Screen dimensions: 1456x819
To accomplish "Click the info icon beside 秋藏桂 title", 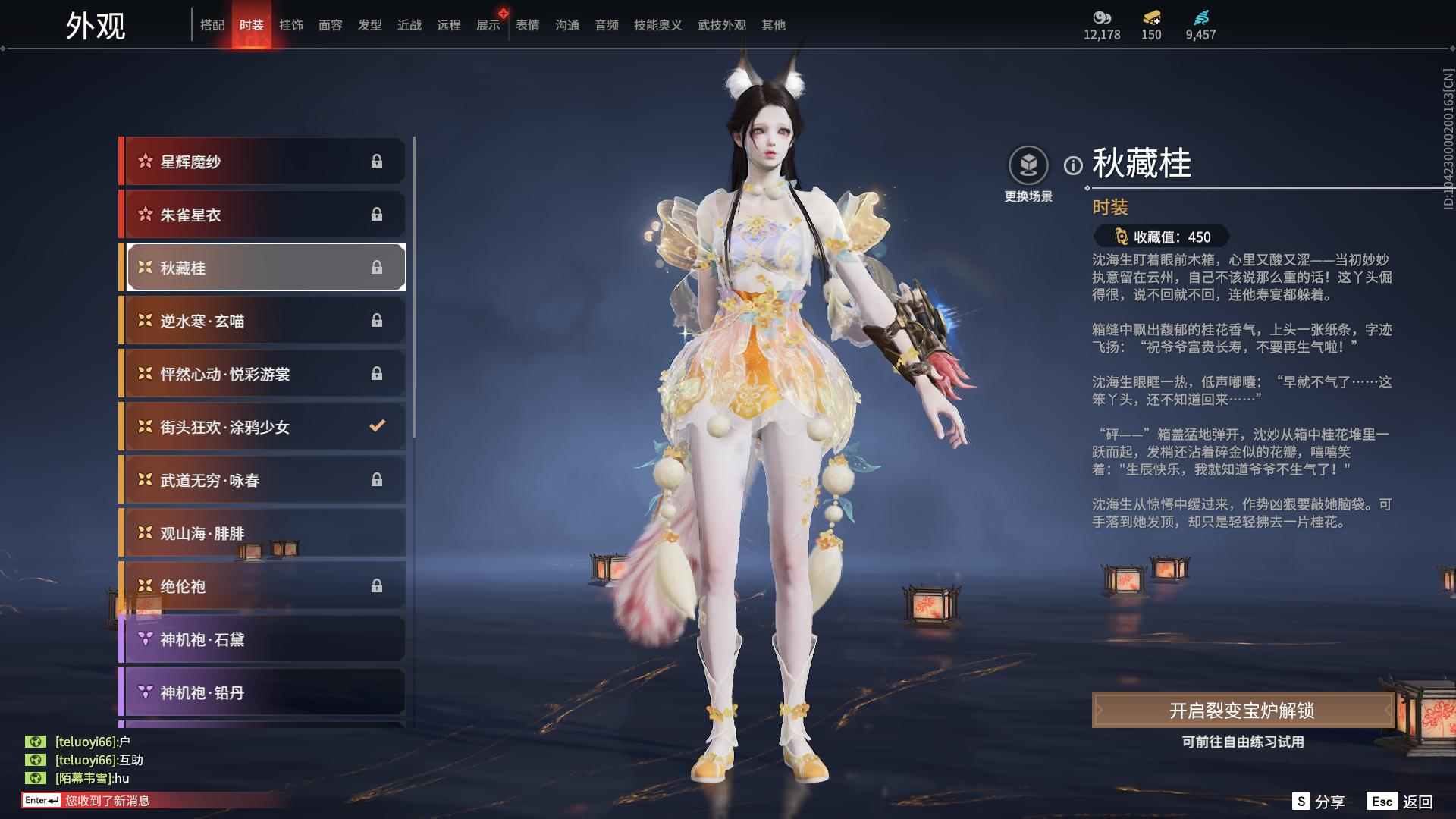I will coord(1072,163).
